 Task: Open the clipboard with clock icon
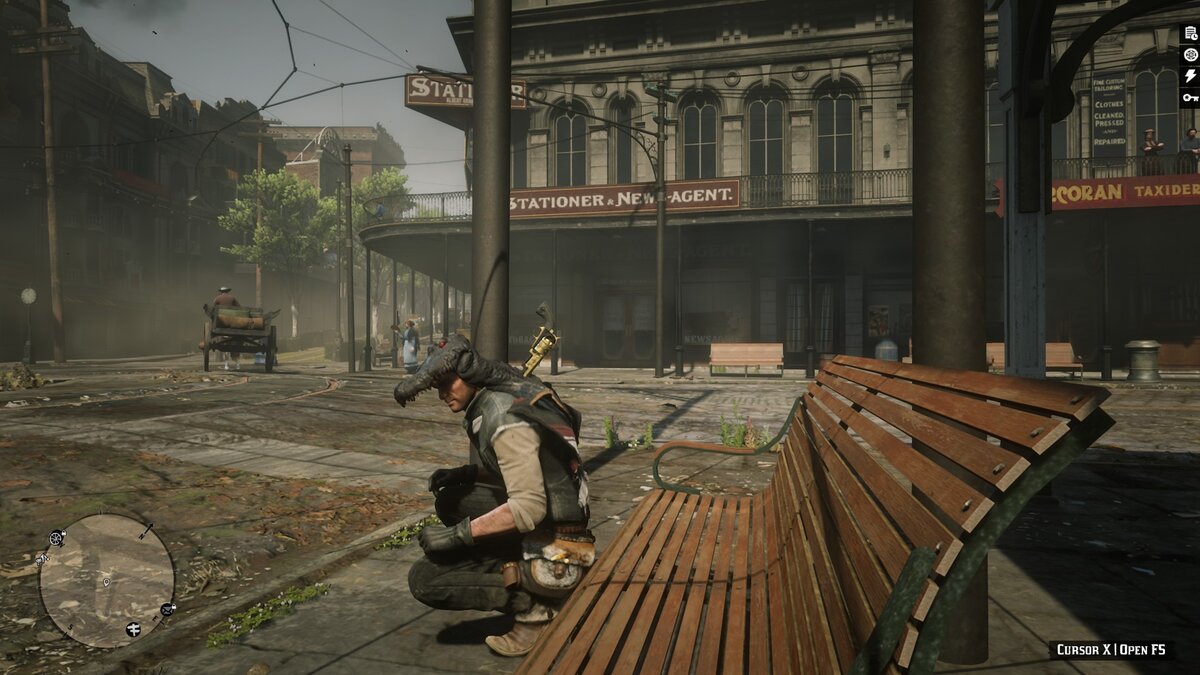[1190, 33]
